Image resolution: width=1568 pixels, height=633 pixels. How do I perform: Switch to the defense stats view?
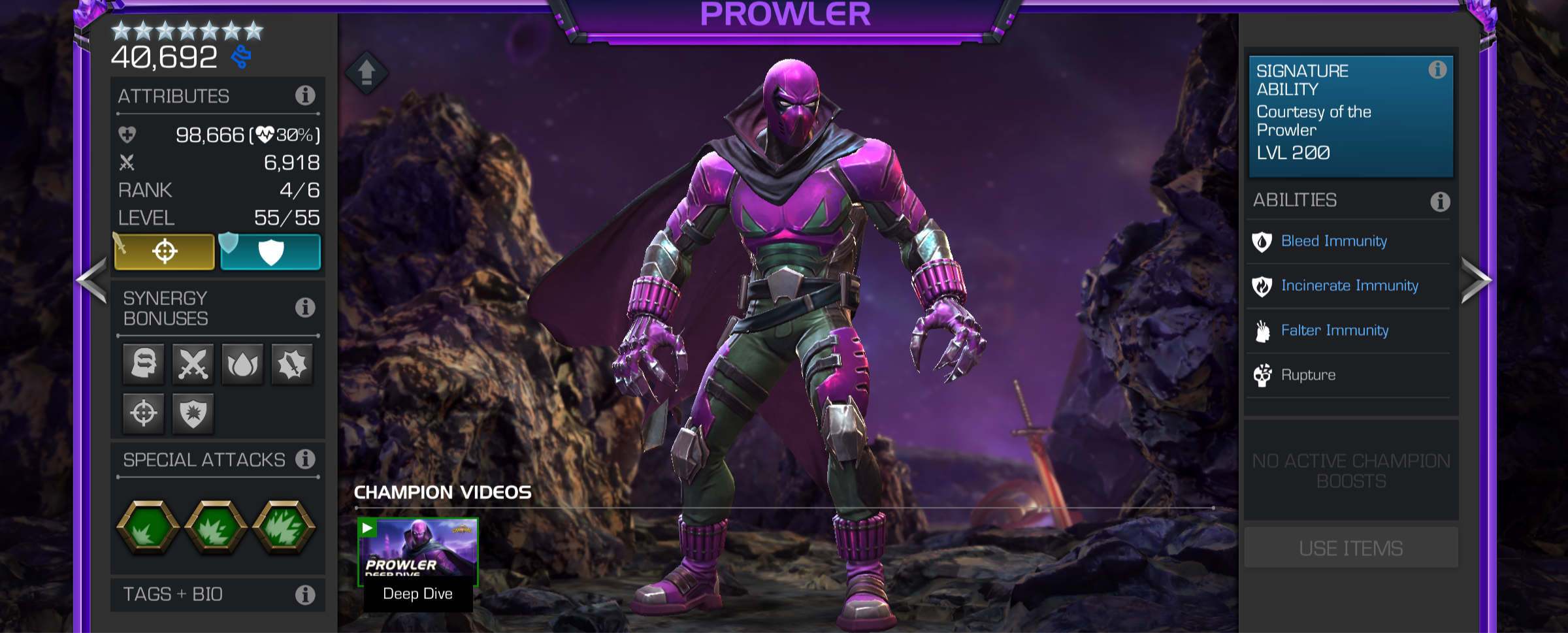(x=270, y=252)
